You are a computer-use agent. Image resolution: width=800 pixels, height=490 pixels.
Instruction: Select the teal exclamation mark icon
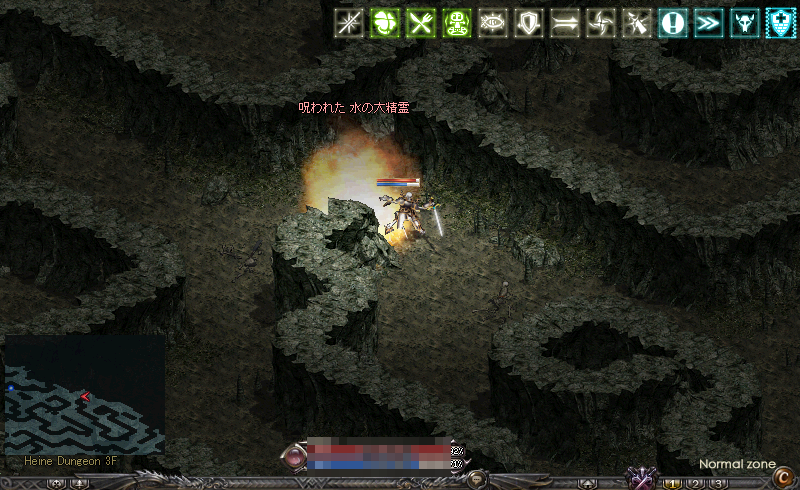[x=673, y=24]
